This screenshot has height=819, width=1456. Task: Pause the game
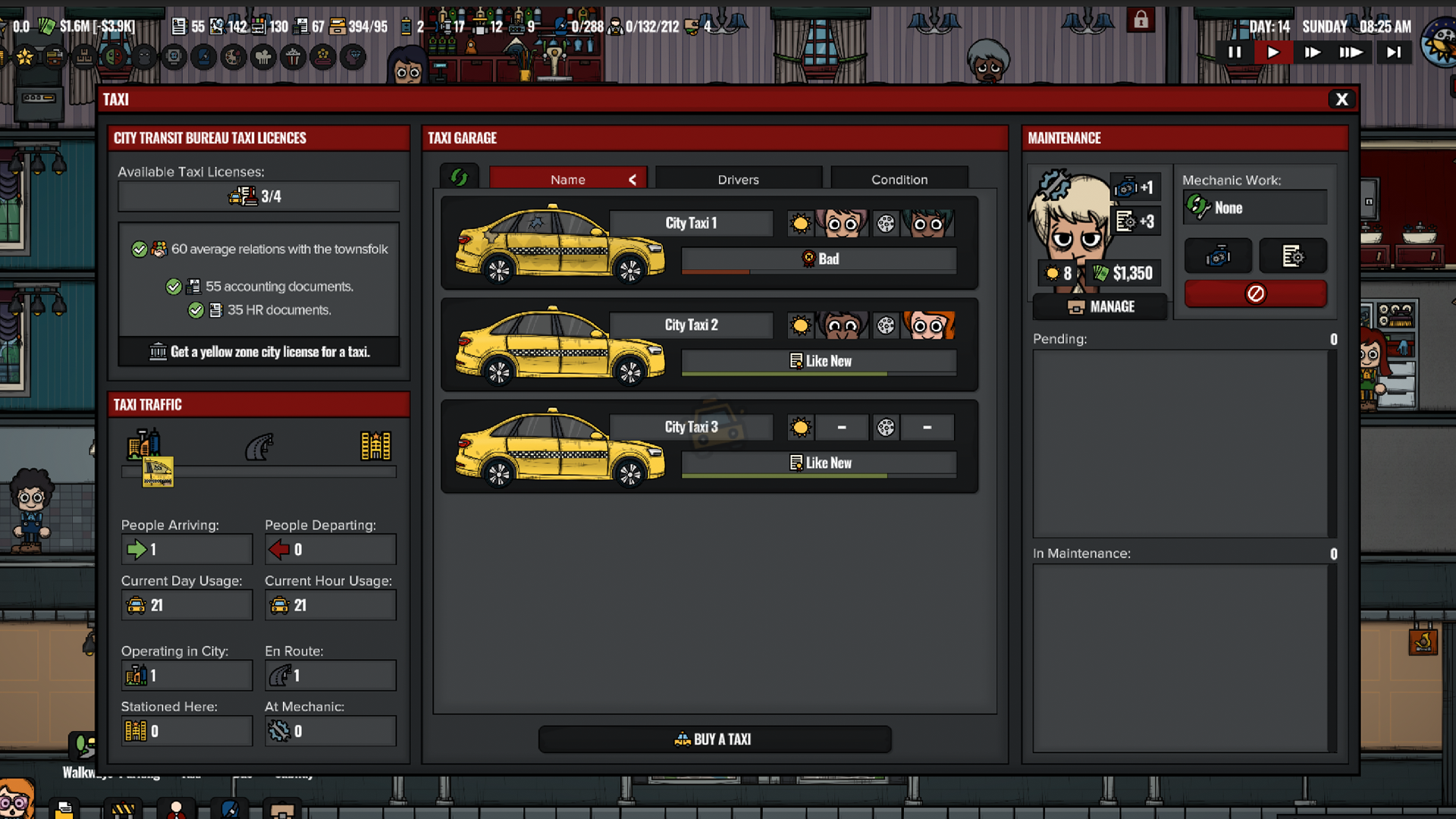point(1235,52)
